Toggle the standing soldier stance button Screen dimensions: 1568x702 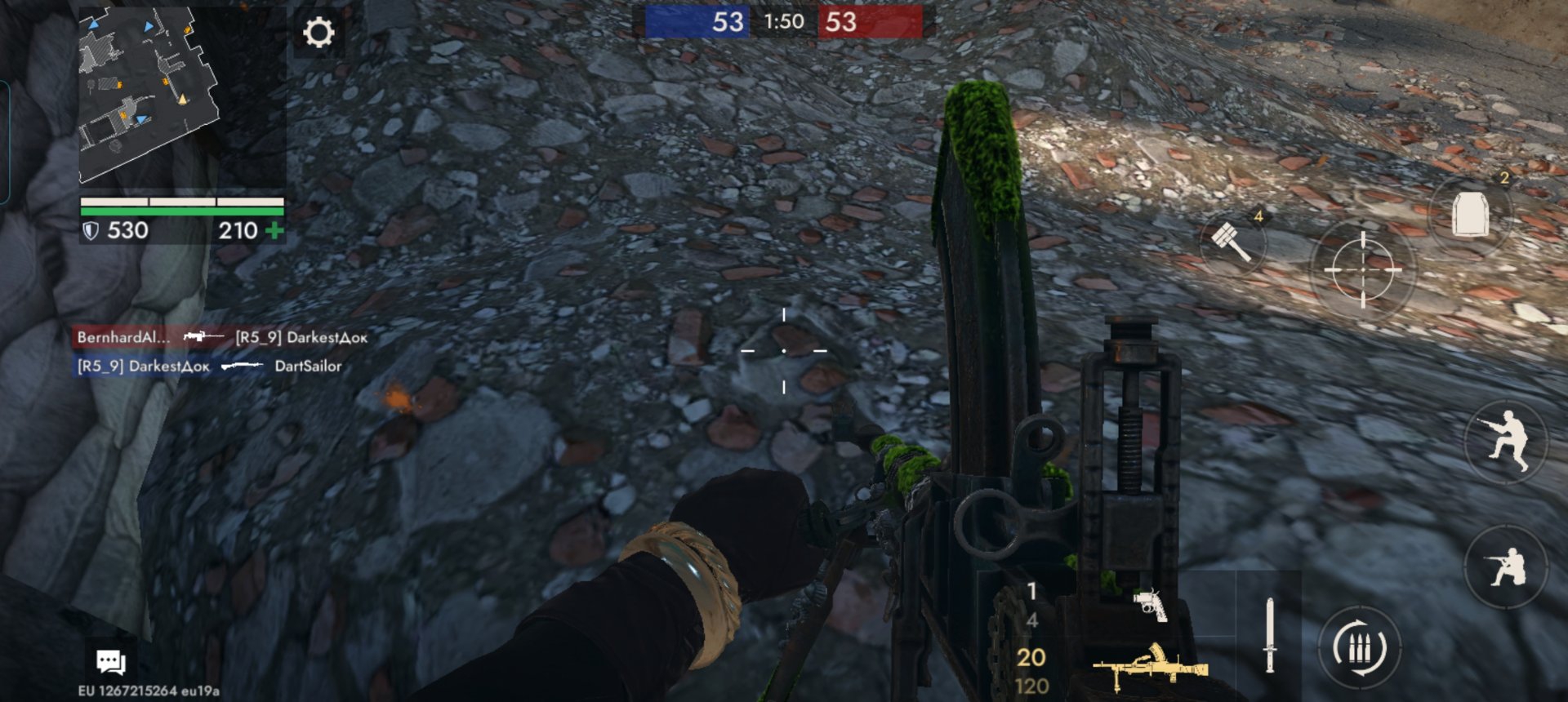(1507, 442)
